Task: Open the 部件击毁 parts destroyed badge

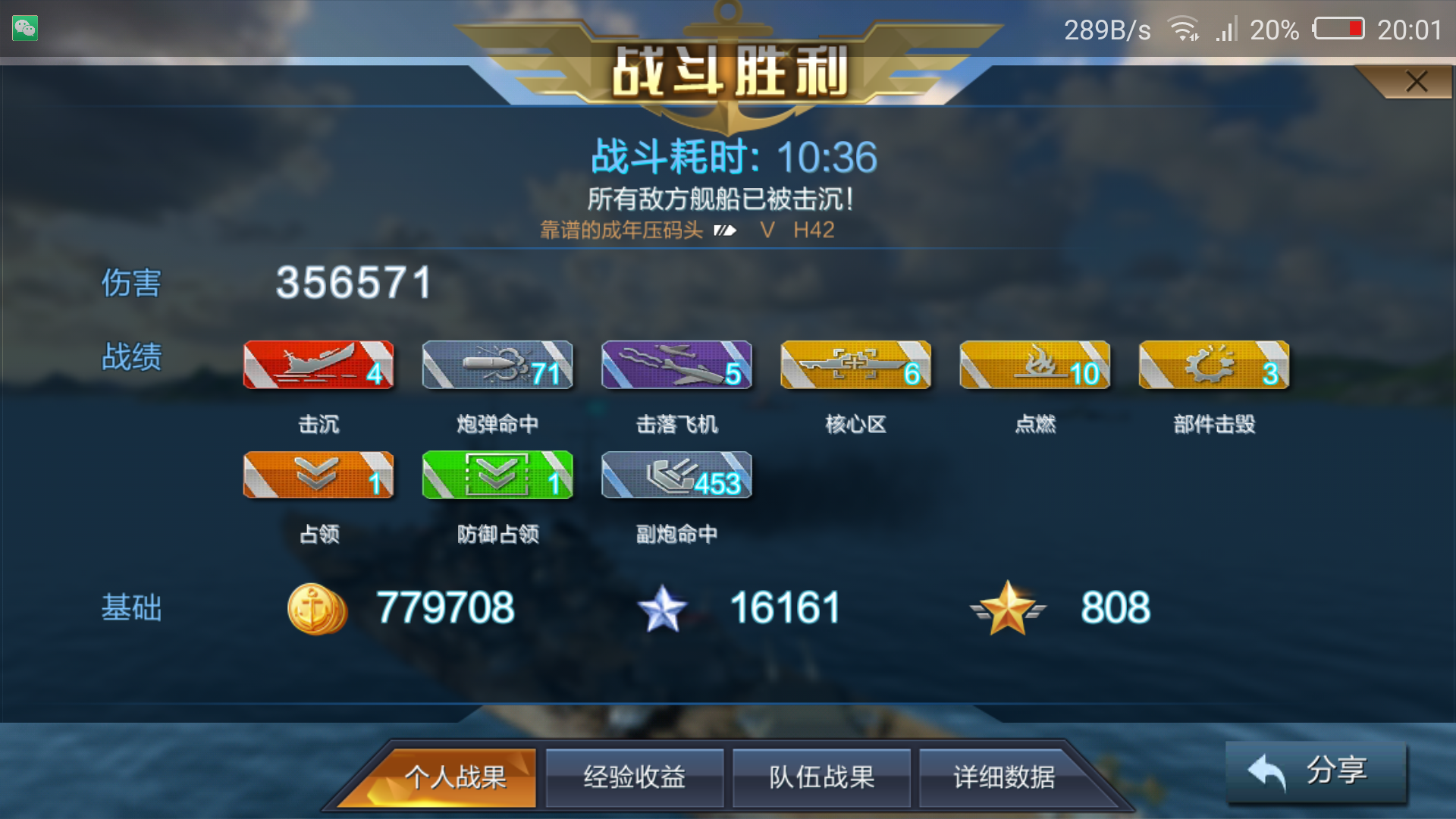Action: coord(1213,365)
